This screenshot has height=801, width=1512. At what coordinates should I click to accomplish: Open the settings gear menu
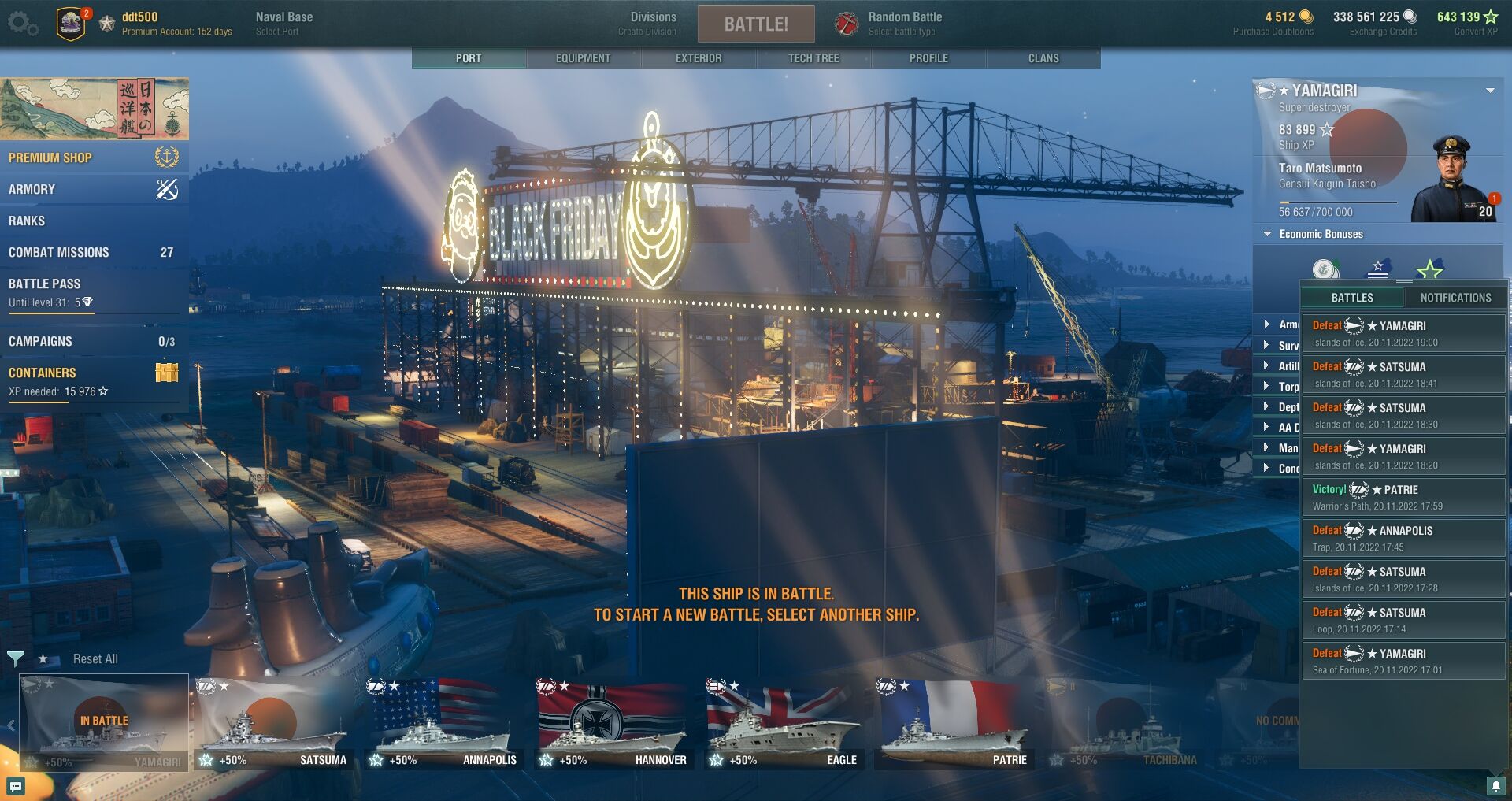click(x=22, y=24)
